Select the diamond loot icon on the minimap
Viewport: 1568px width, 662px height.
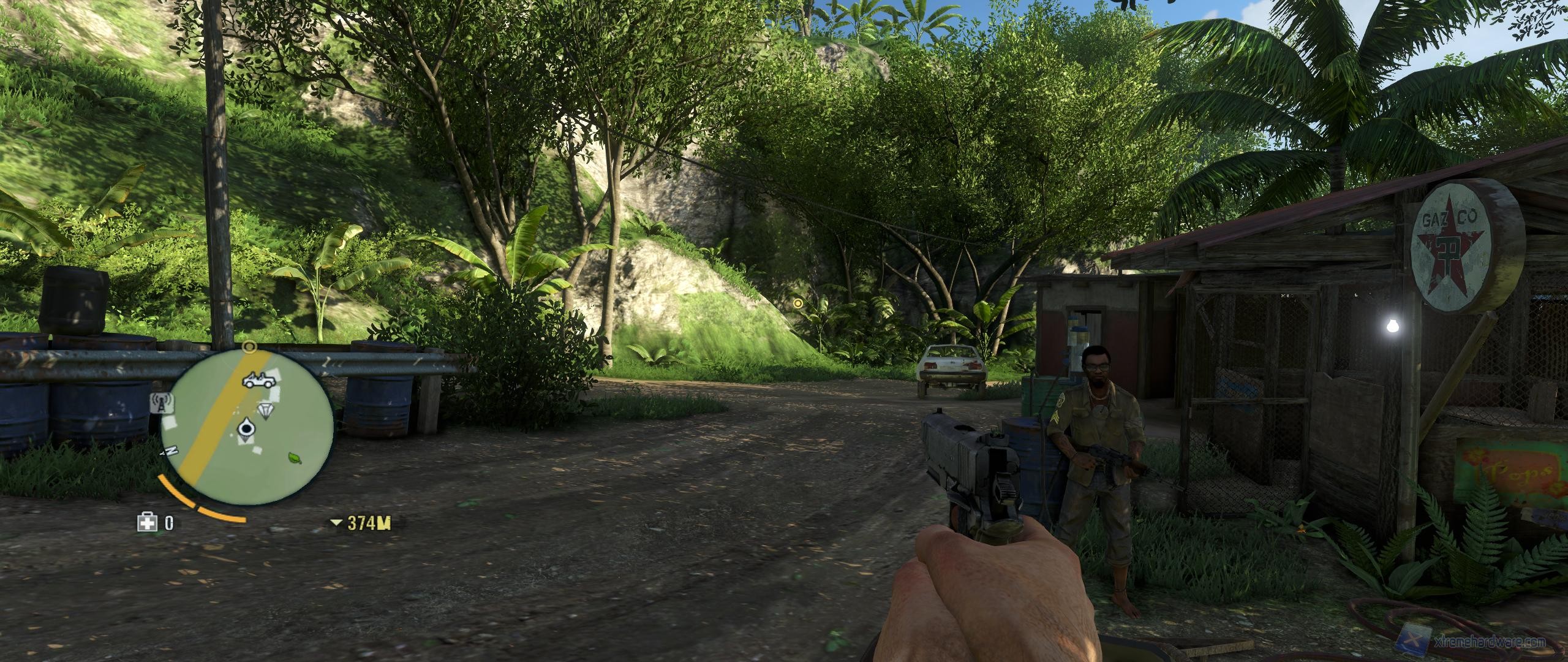tap(265, 410)
